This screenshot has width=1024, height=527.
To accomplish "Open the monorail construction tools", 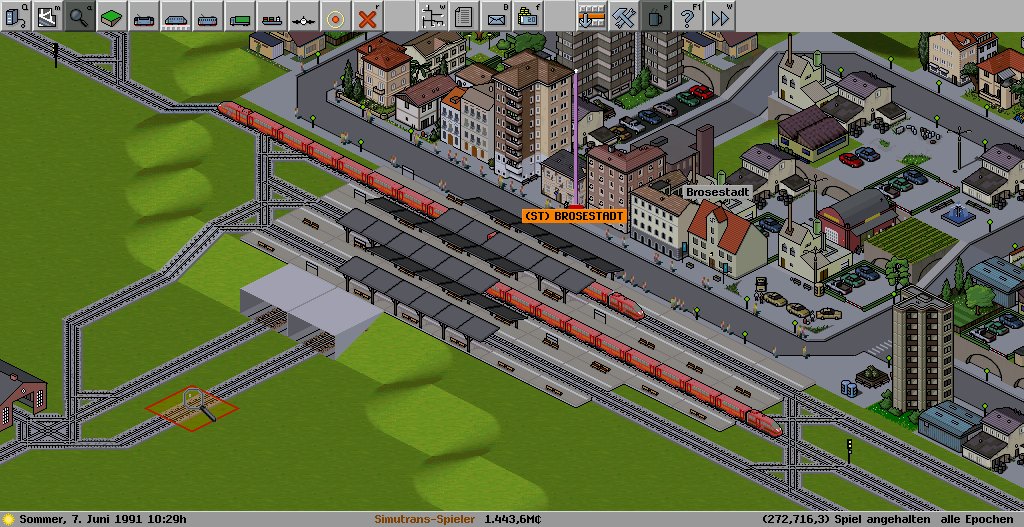I will pyautogui.click(x=175, y=16).
